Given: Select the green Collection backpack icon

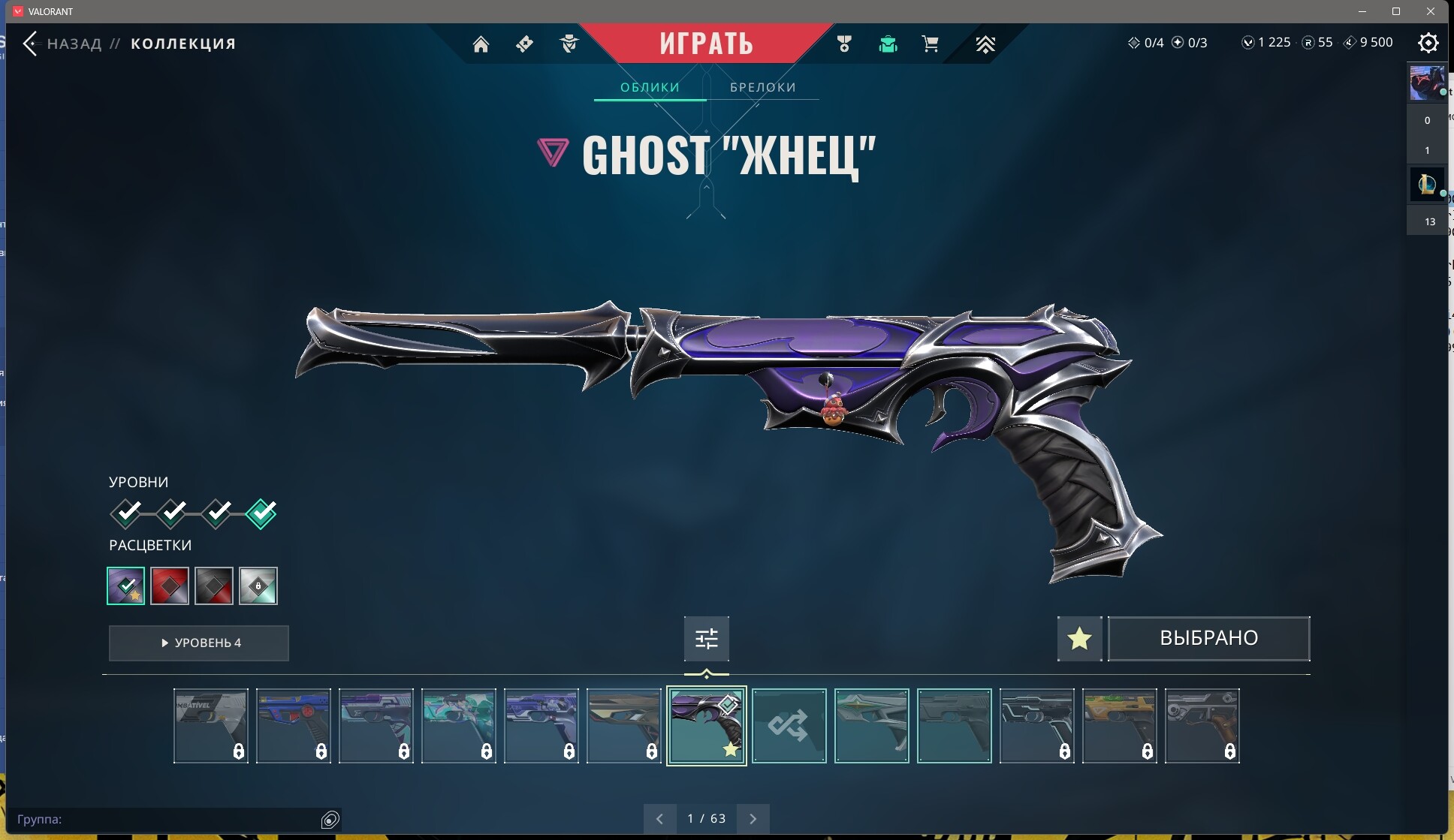Looking at the screenshot, I should click(888, 44).
